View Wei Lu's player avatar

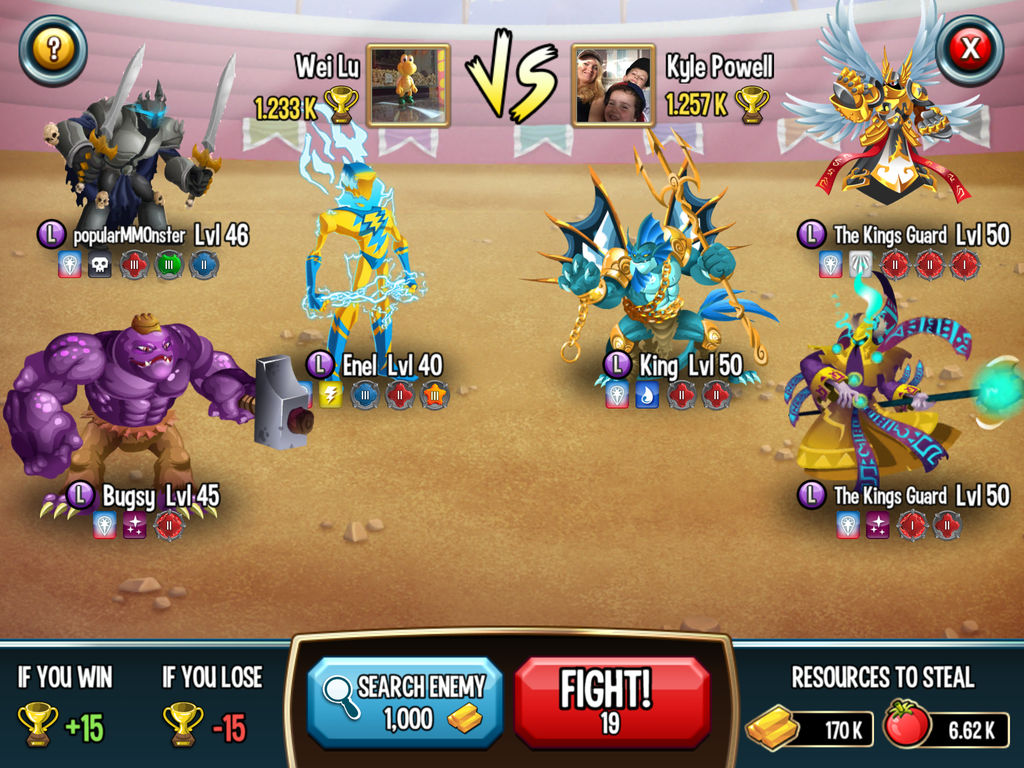[x=408, y=85]
